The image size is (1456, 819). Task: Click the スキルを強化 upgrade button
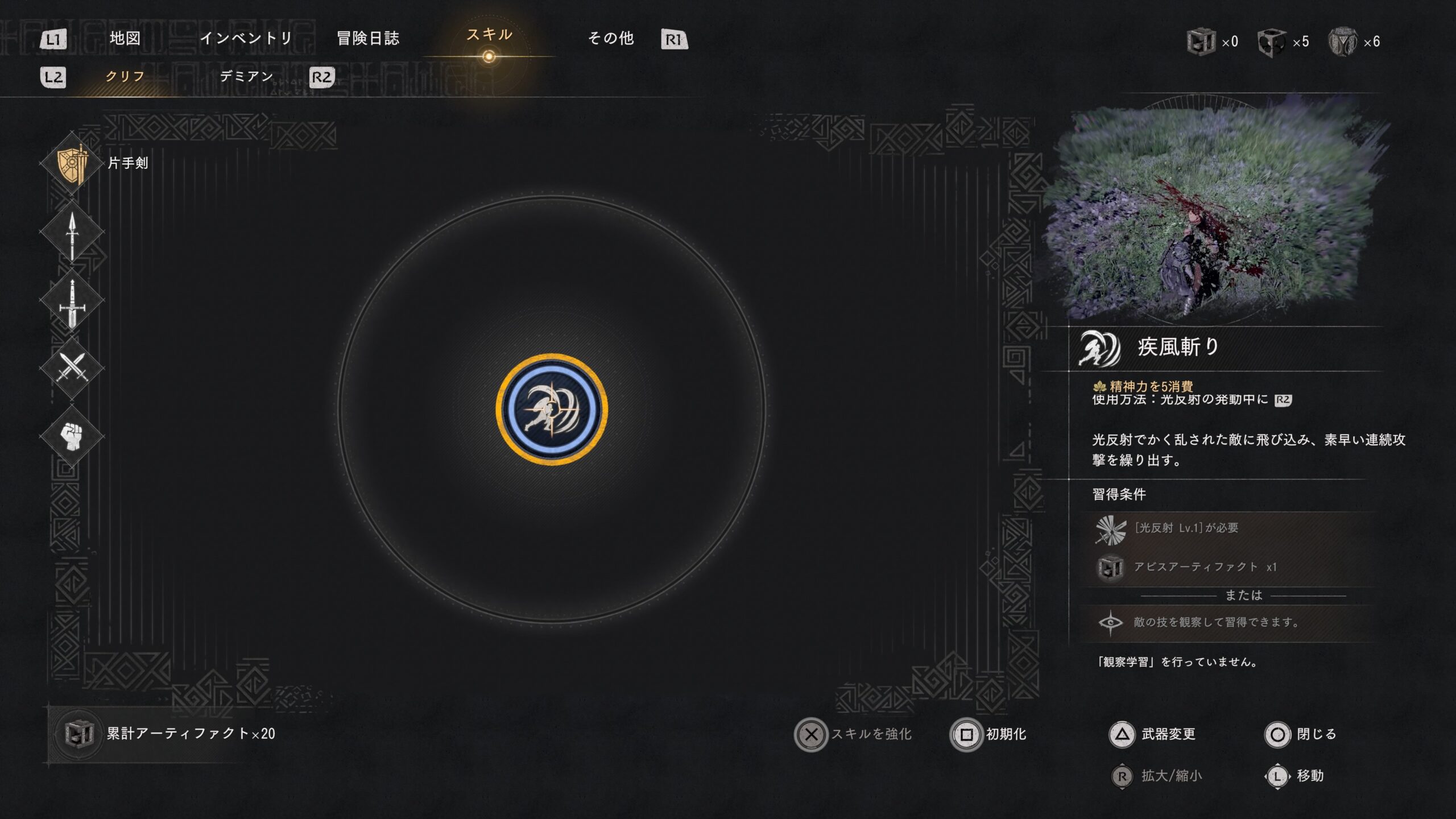(x=853, y=734)
